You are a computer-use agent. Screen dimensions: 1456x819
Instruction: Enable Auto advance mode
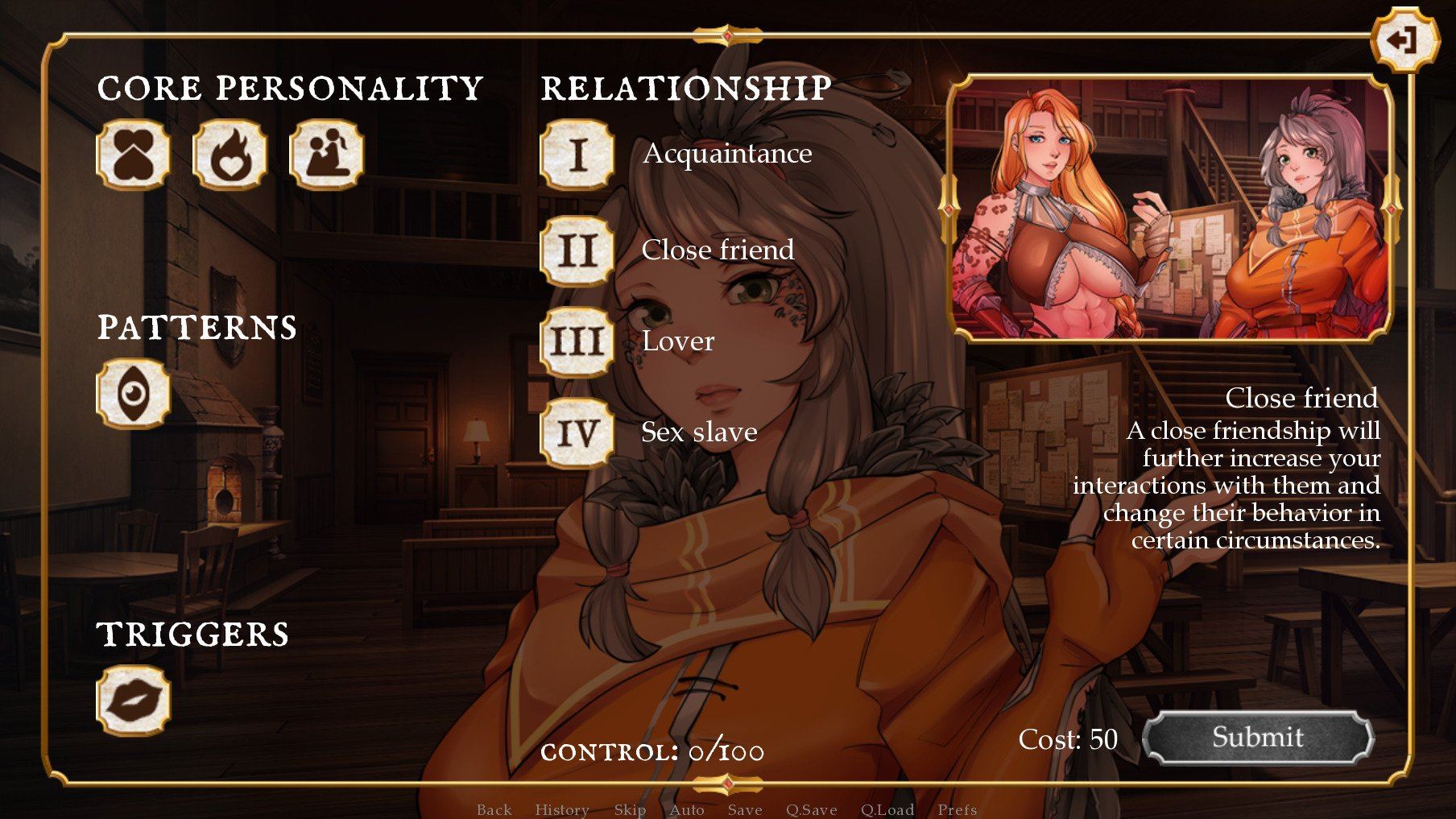(x=686, y=809)
